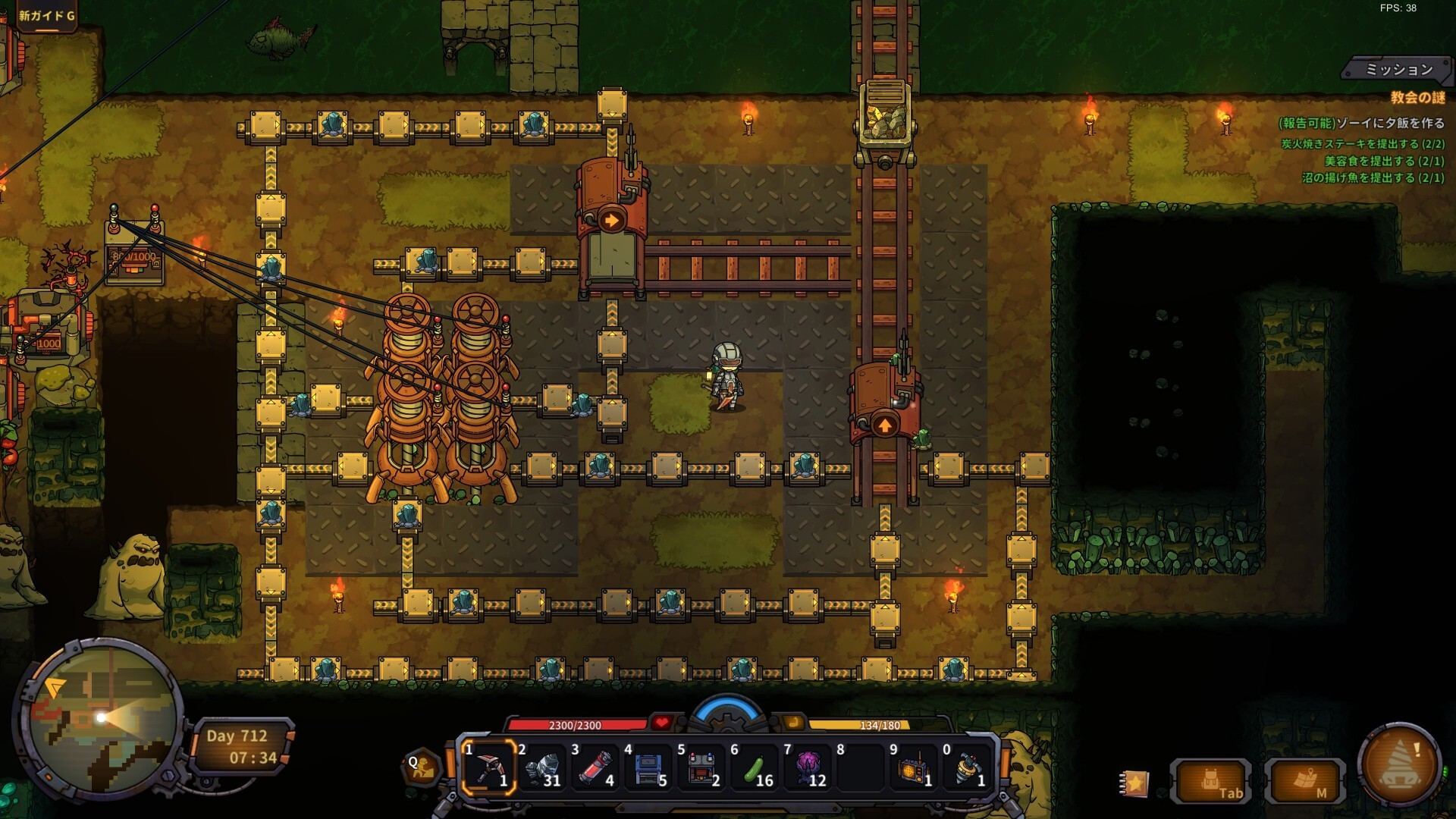Open the map button
Viewport: 1456px width, 819px height.
[x=1306, y=781]
